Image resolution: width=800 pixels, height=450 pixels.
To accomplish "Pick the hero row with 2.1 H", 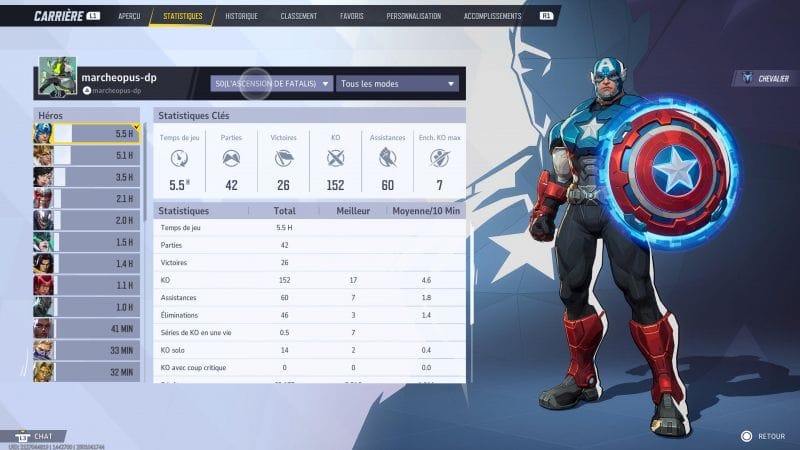I will pos(86,199).
